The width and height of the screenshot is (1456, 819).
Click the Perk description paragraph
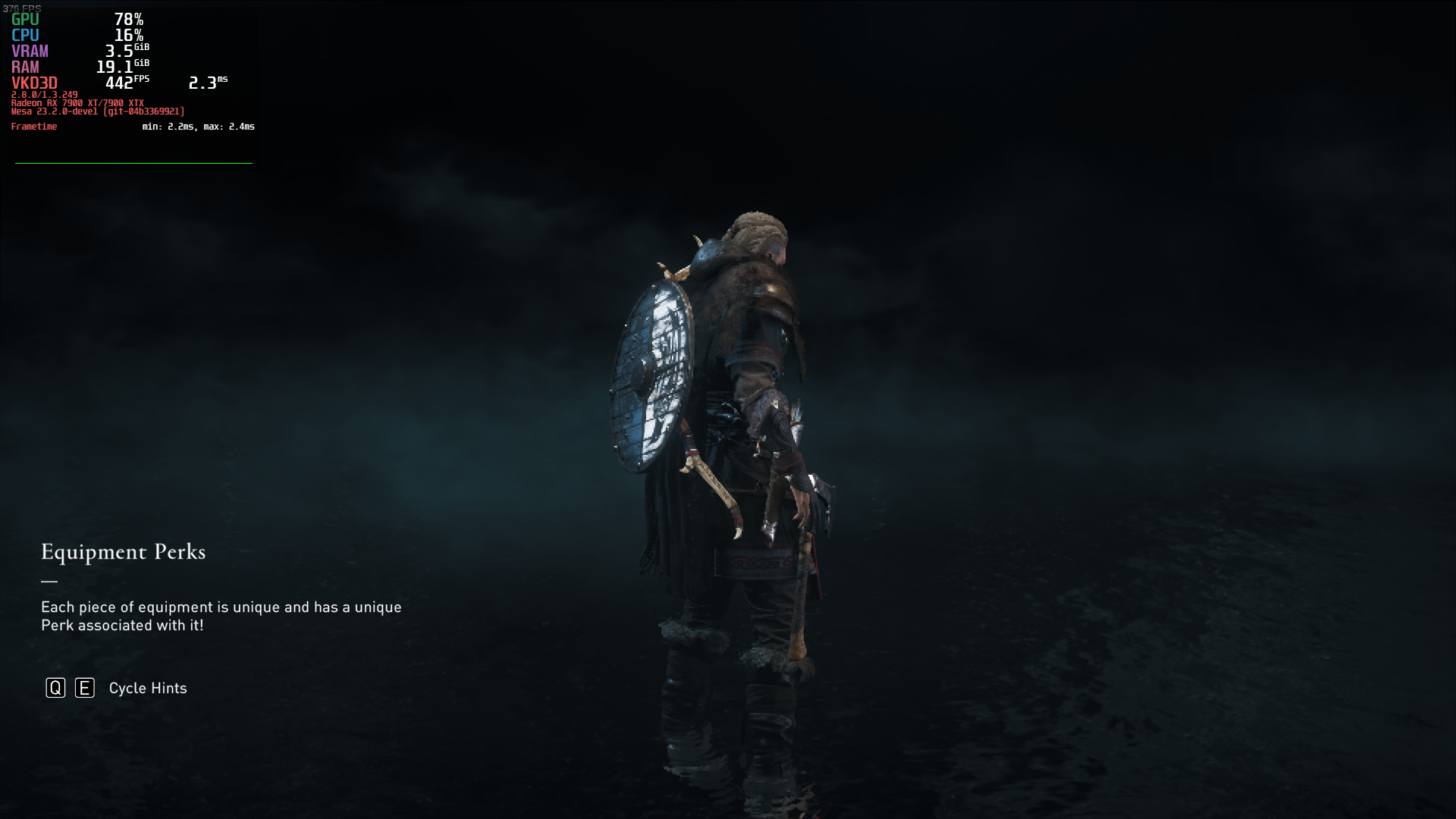[x=221, y=616]
